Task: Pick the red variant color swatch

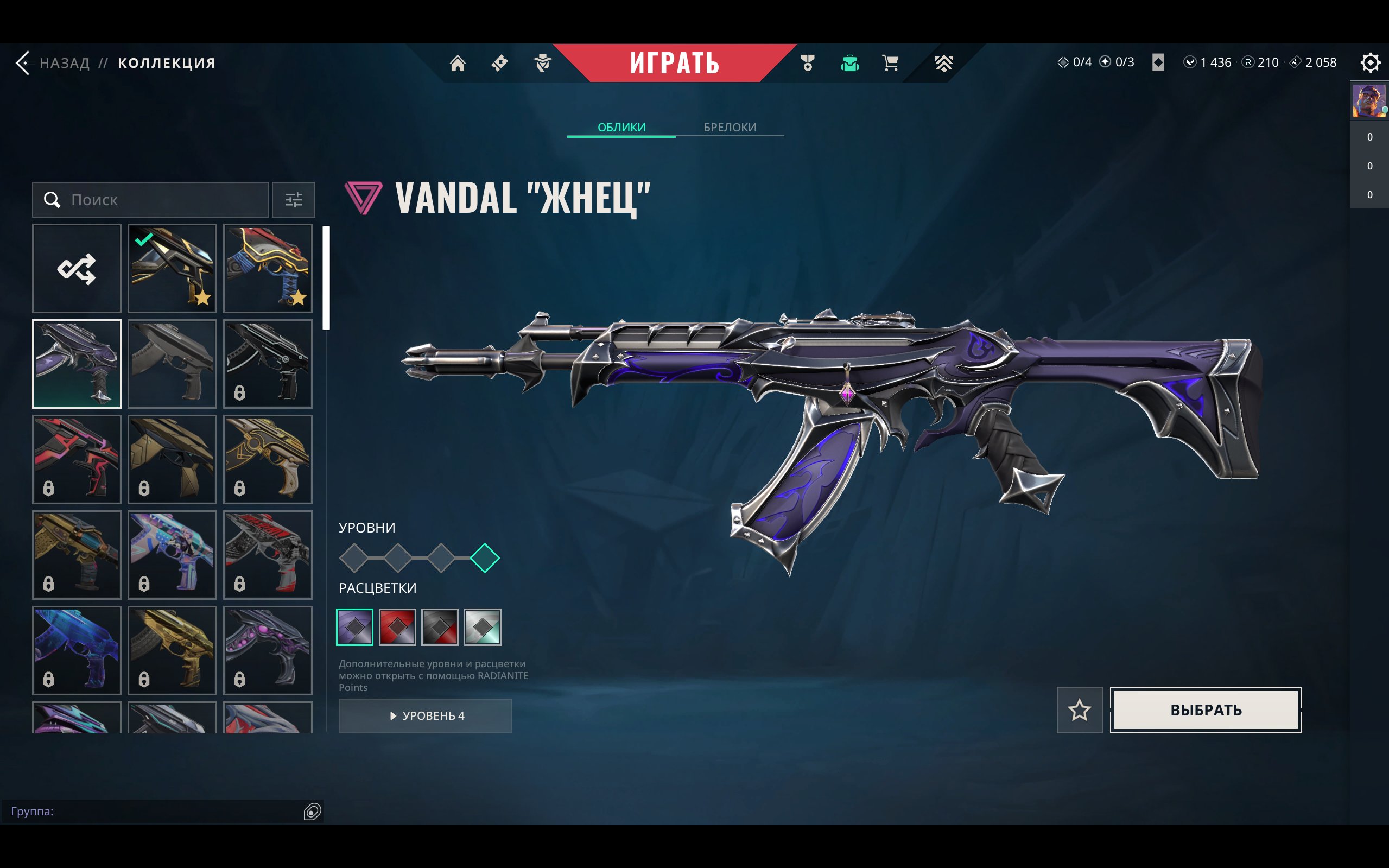Action: tap(397, 627)
